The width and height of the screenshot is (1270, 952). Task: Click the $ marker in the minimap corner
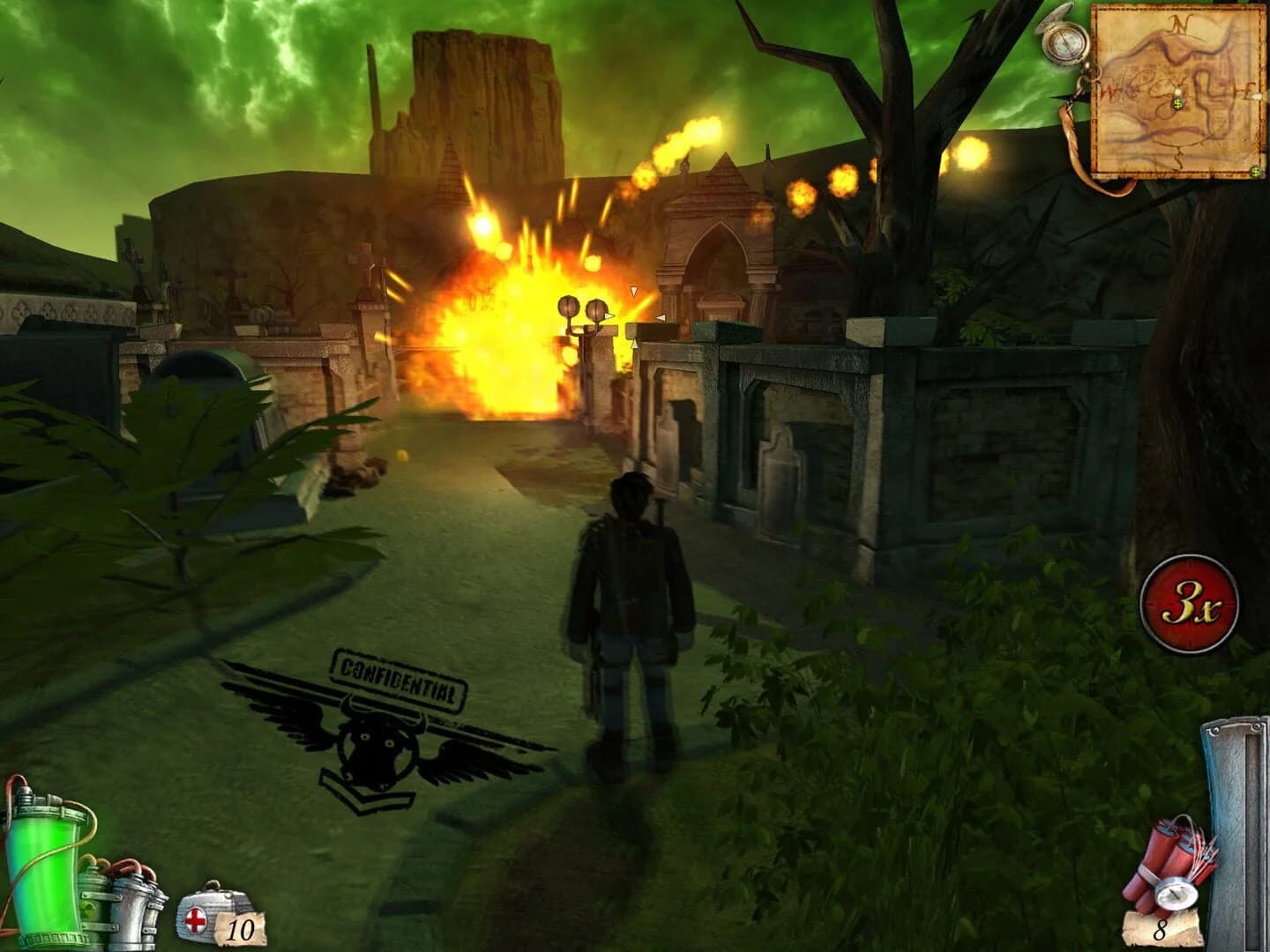[1255, 170]
